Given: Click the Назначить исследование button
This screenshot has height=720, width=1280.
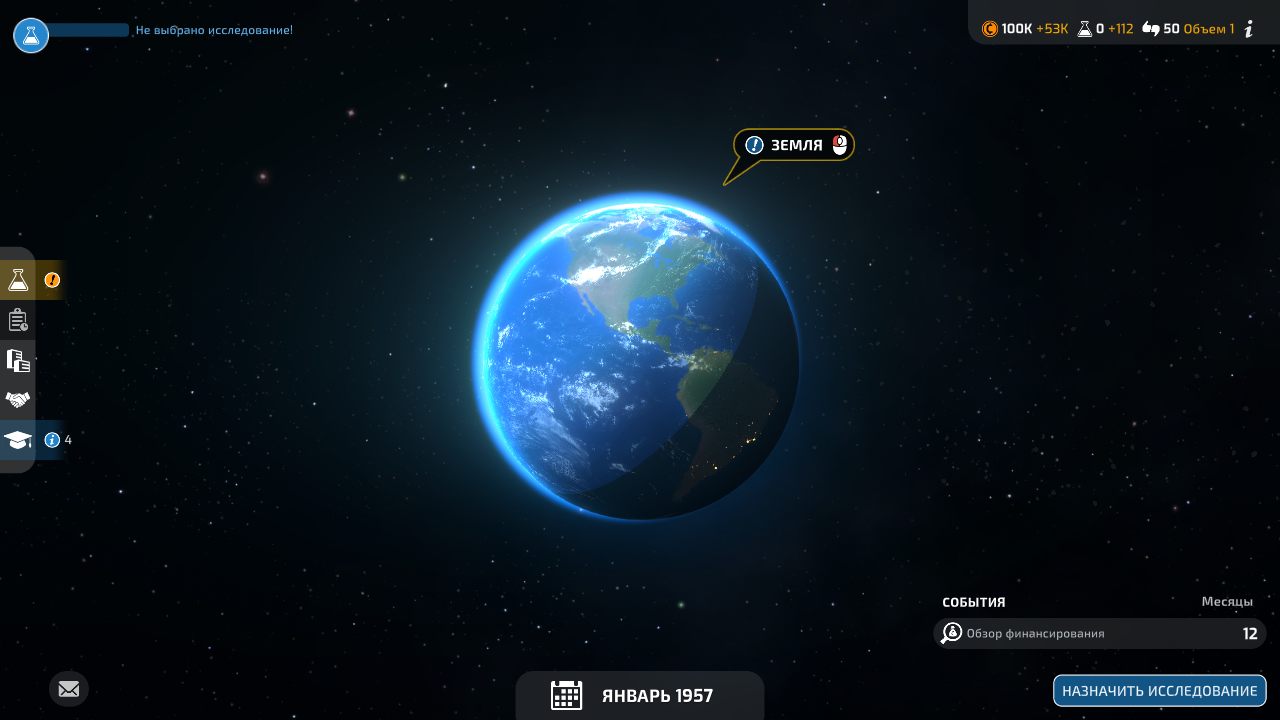Looking at the screenshot, I should [1159, 691].
